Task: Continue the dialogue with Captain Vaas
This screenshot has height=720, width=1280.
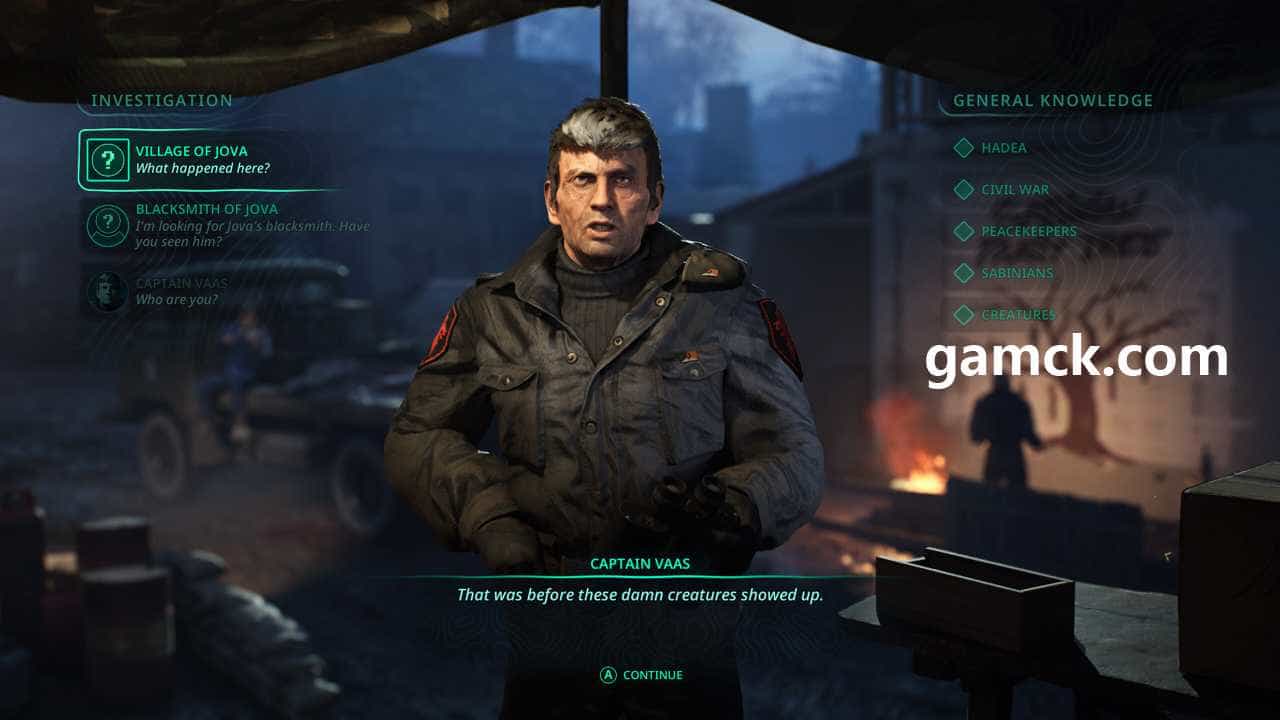Action: tap(641, 675)
